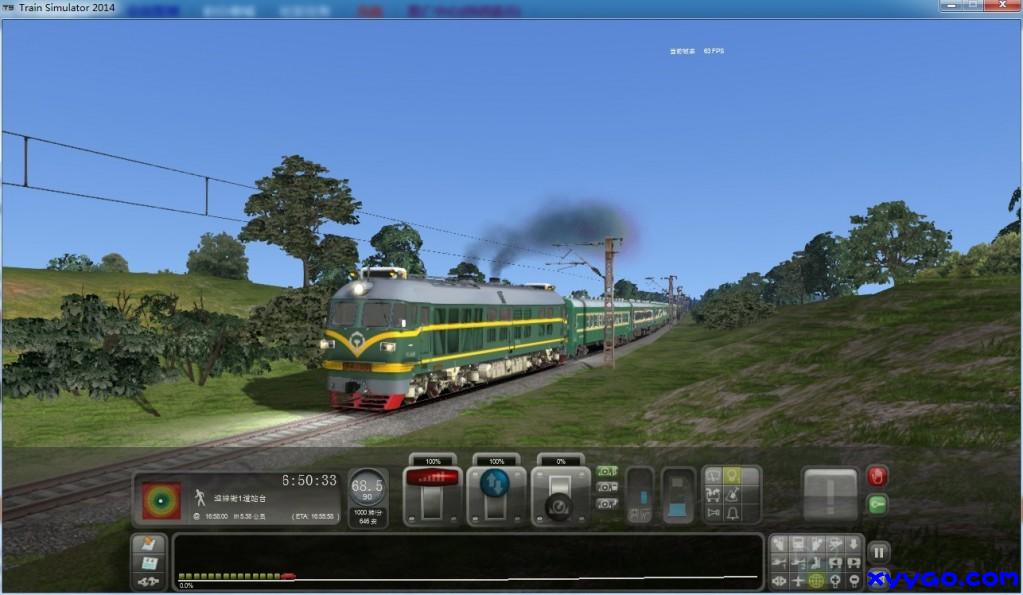1023x595 pixels.
Task: Click the zoom-in plus magnifier icon
Action: pos(835,581)
